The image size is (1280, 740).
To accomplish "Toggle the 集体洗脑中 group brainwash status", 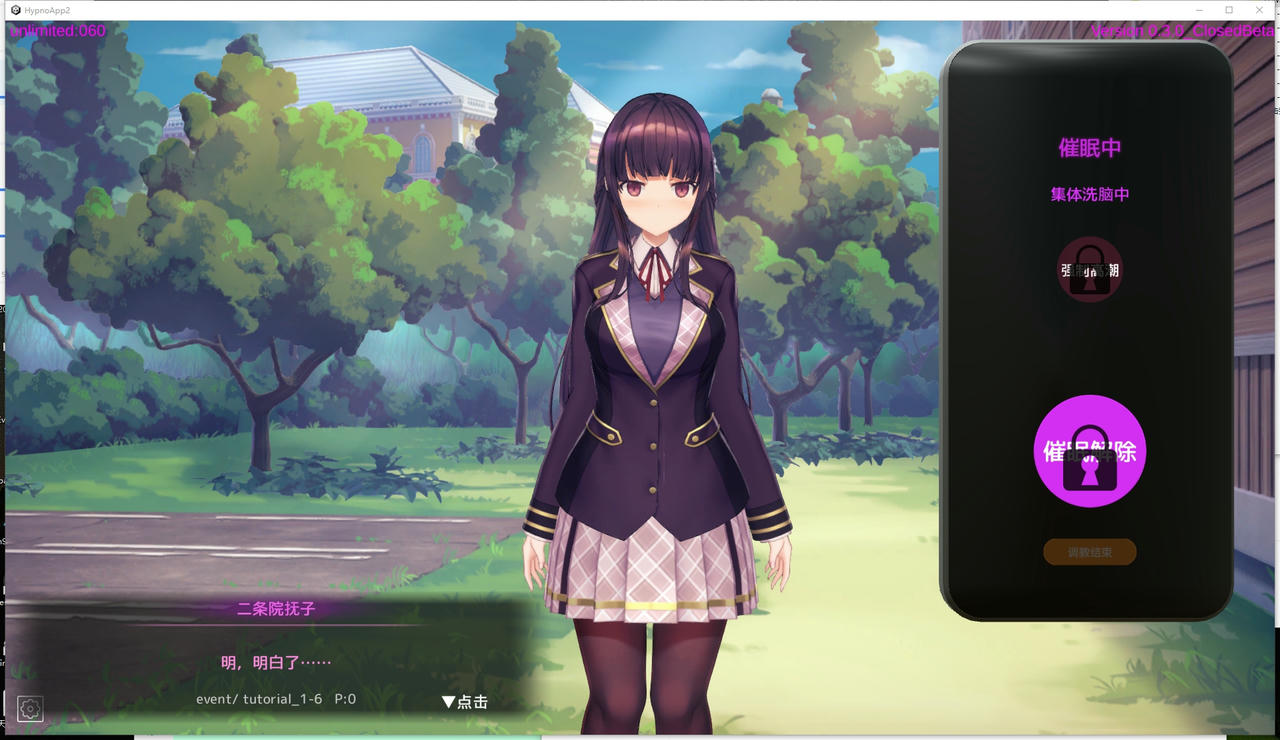I will coord(1089,194).
